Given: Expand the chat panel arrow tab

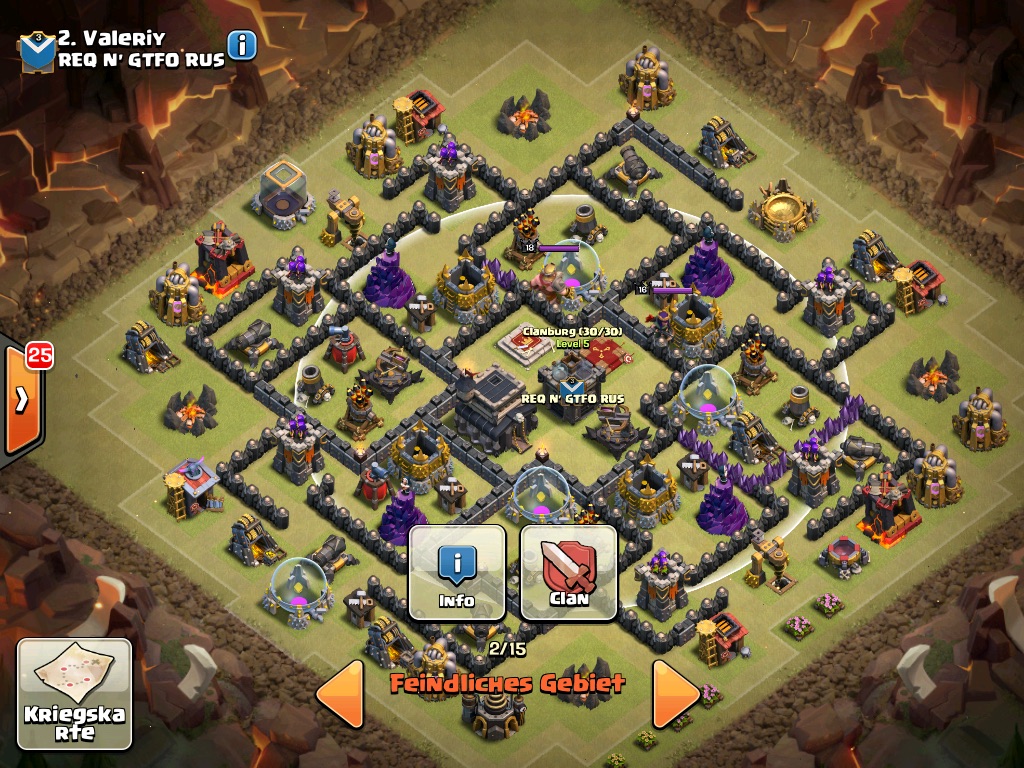Looking at the screenshot, I should [x=22, y=399].
